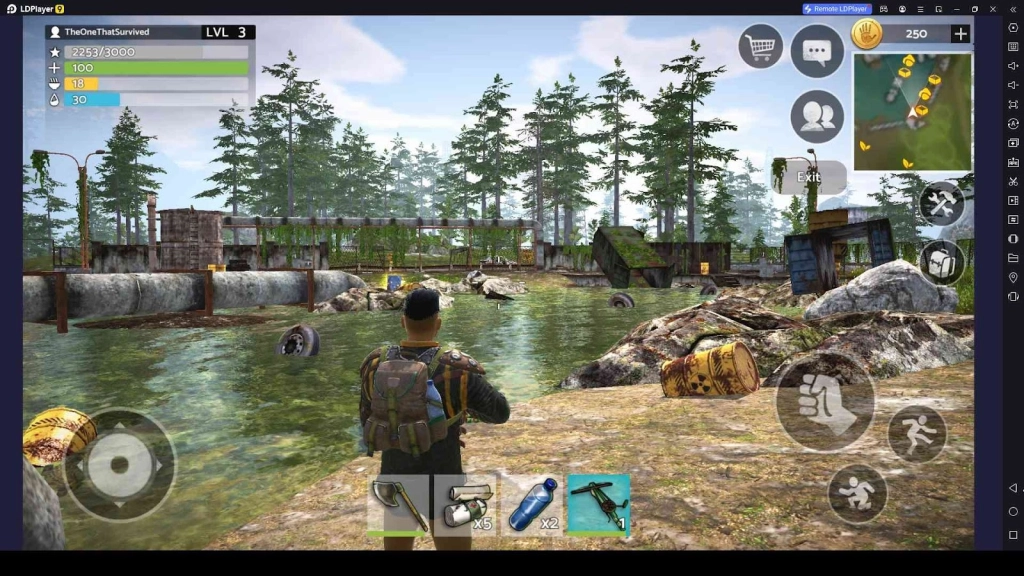Open the chat speech bubble button

pyautogui.click(x=817, y=49)
